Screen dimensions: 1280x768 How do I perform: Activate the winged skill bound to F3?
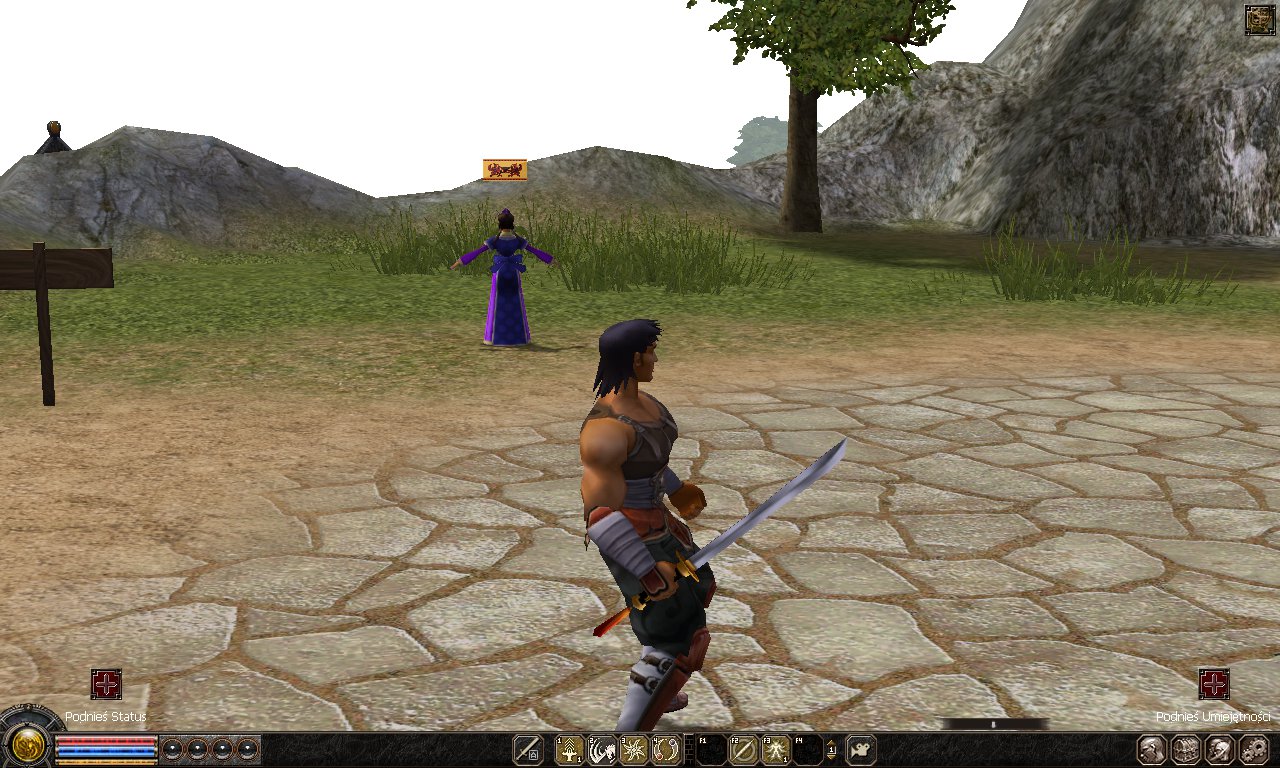point(775,748)
